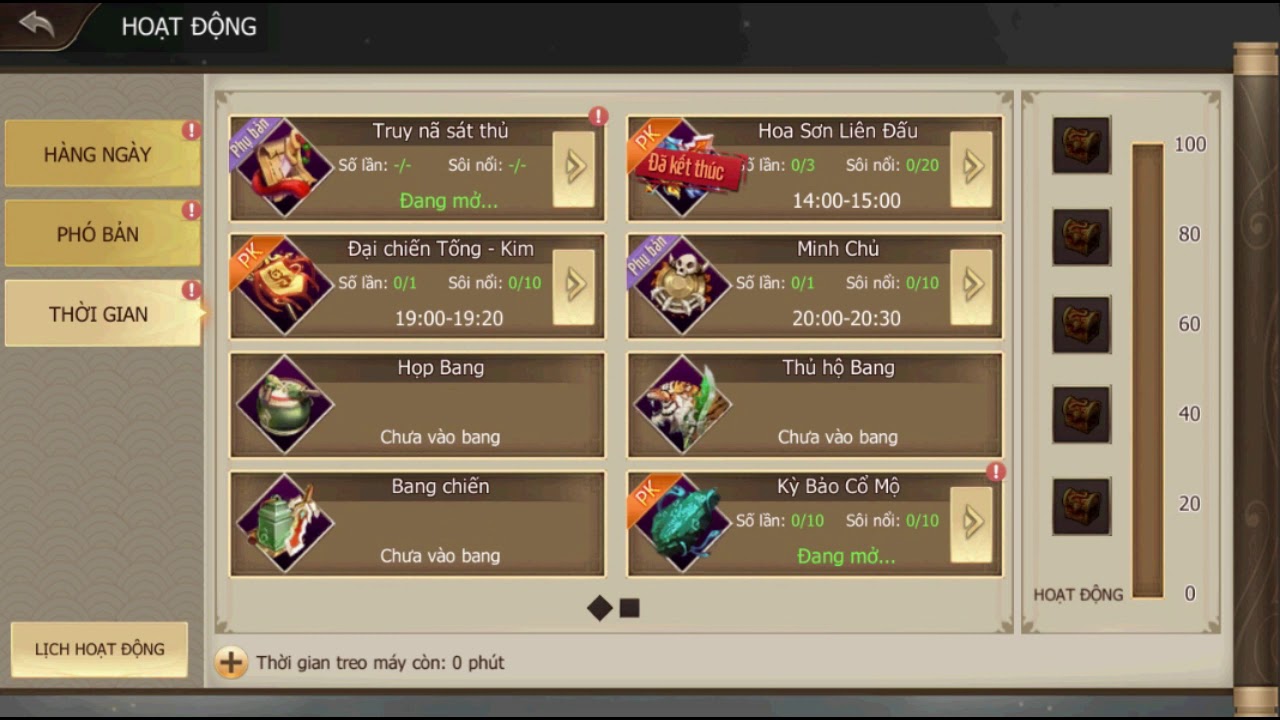
Task: Switch to the Hàng Ngày tab
Action: coord(98,155)
